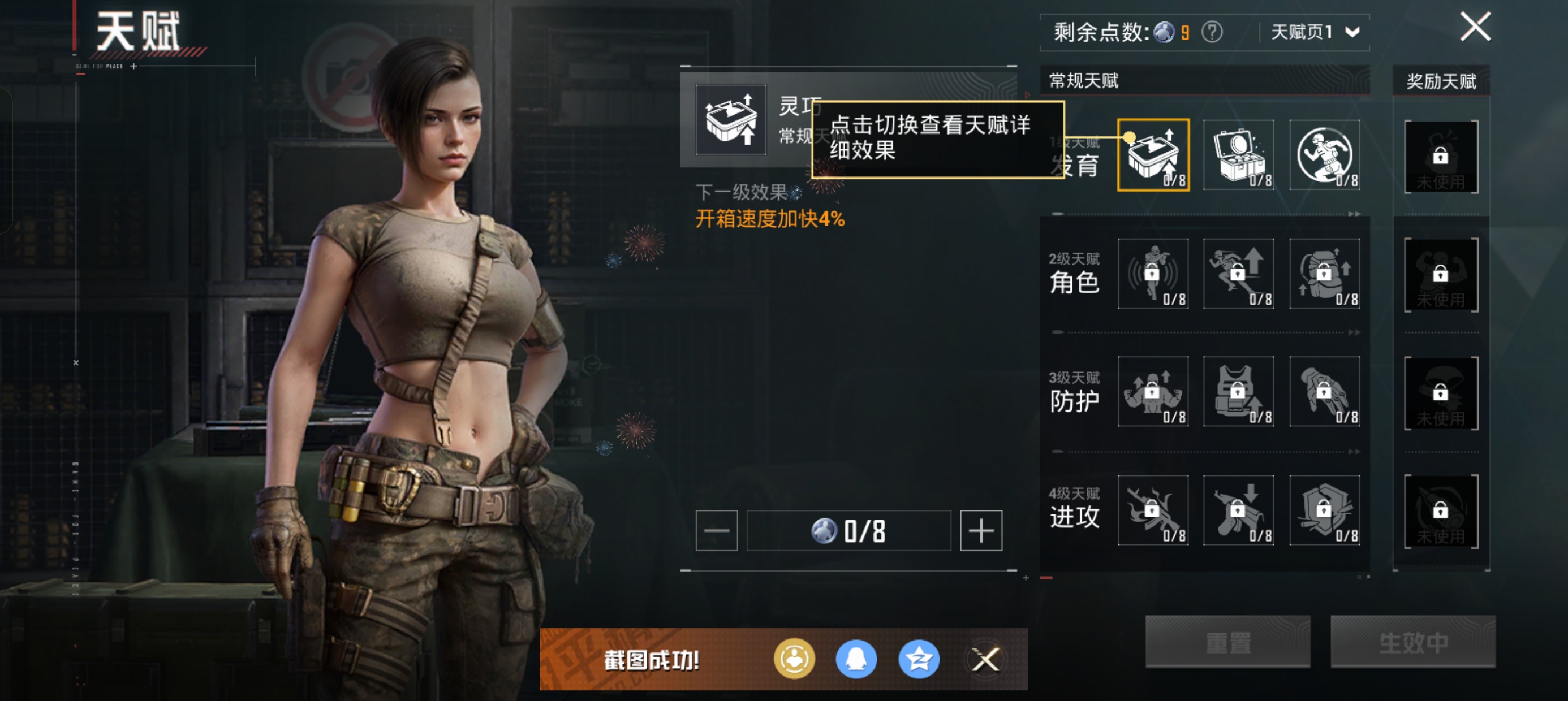Share screenshot via the gold friends icon
Viewport: 1568px width, 701px height.
pos(794,659)
